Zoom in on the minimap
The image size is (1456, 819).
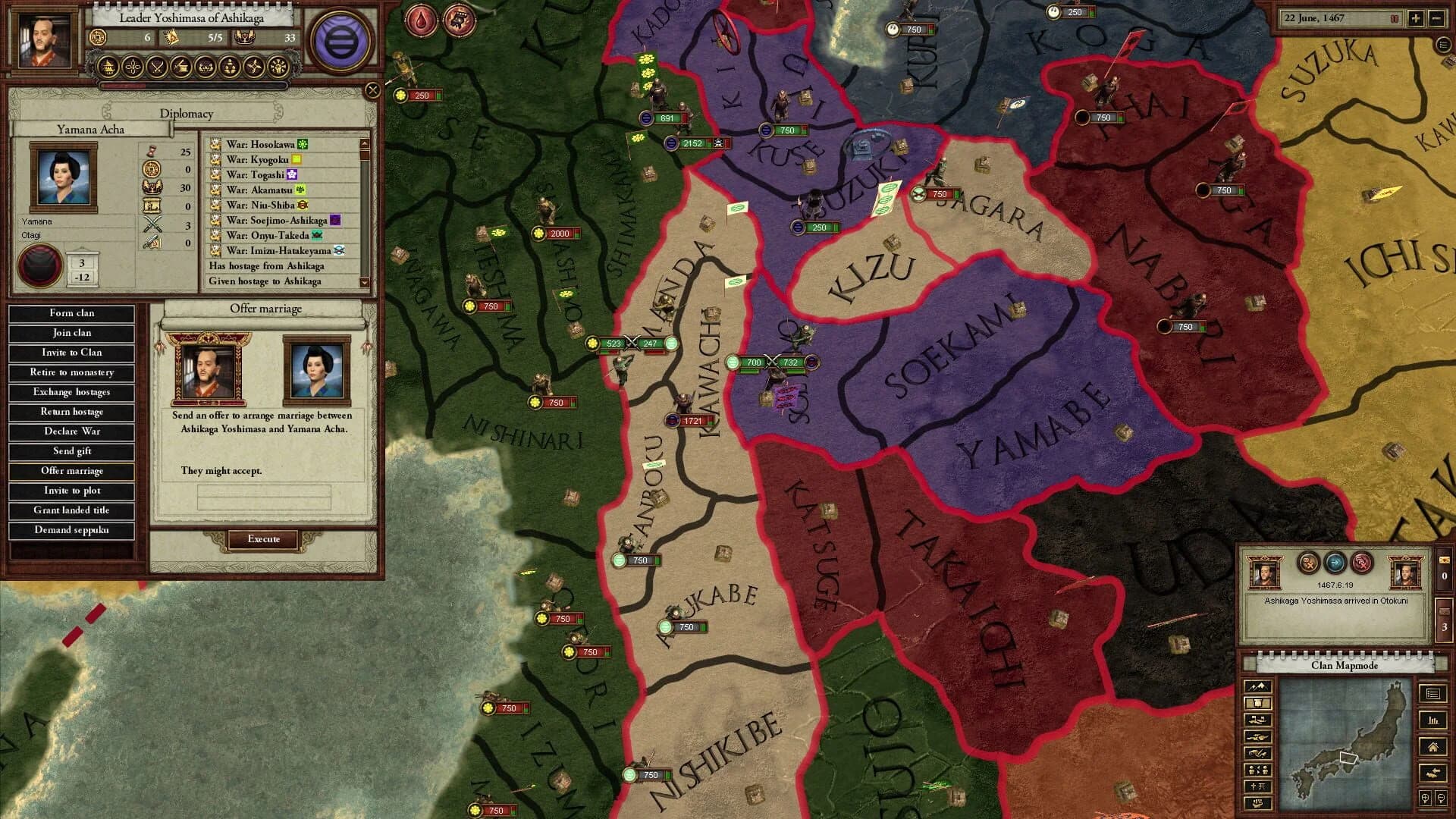point(1426,798)
